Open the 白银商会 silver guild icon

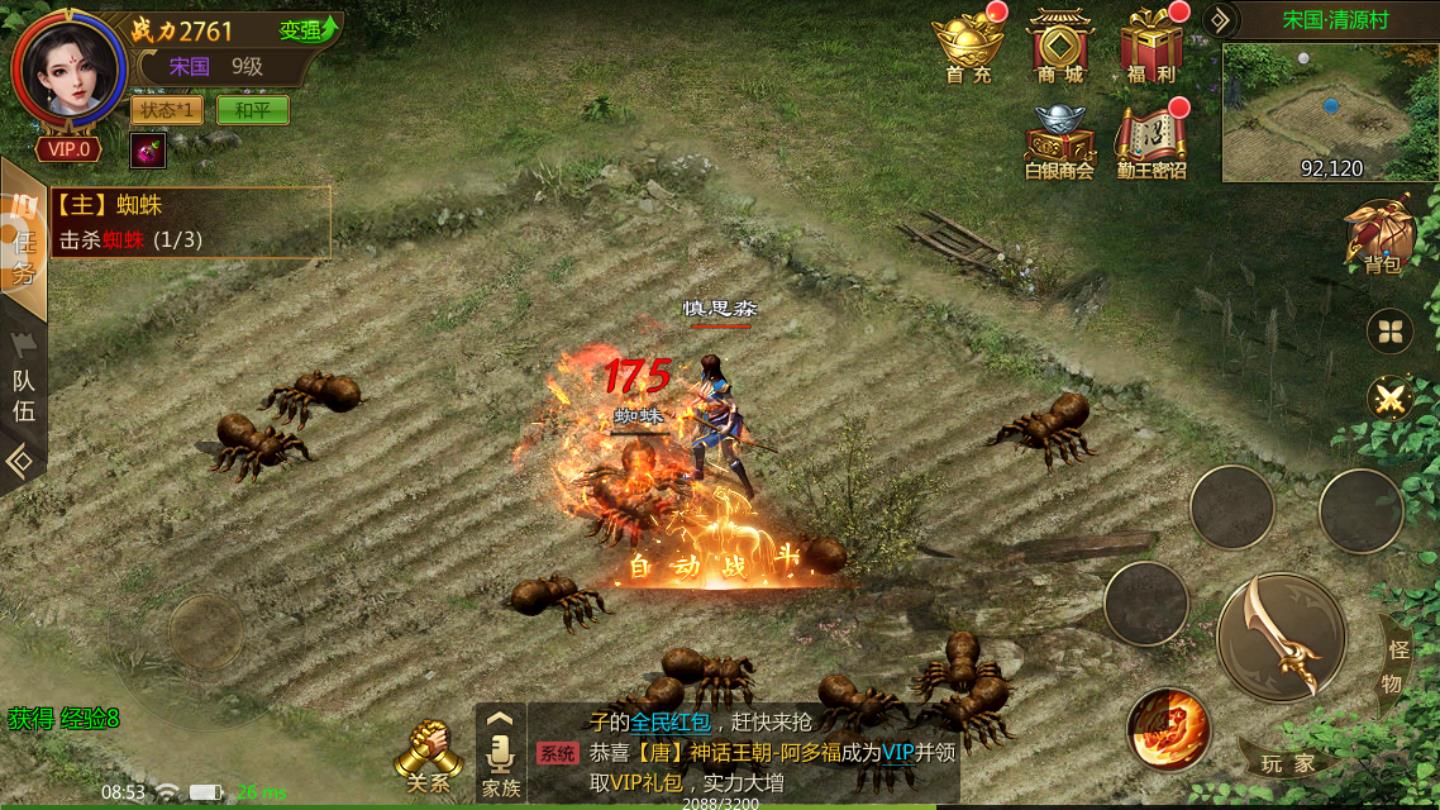coord(1059,141)
